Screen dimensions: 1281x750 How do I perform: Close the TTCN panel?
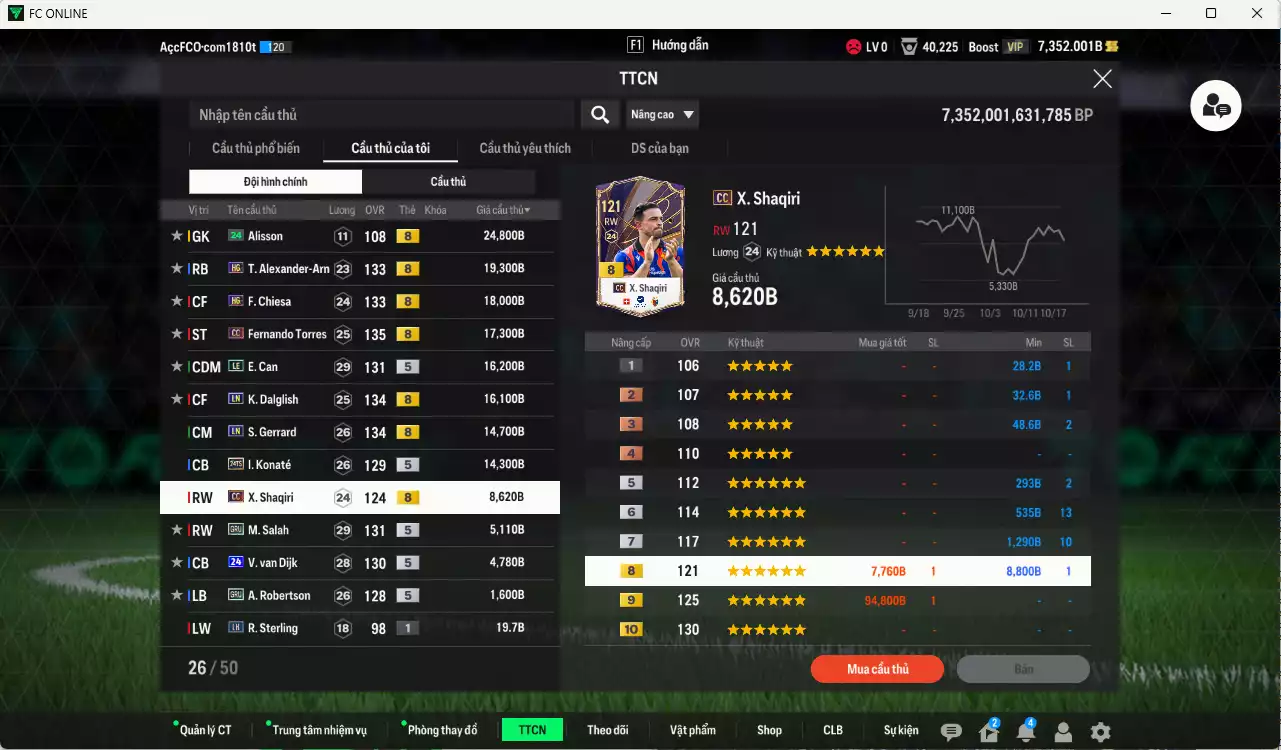click(1102, 79)
